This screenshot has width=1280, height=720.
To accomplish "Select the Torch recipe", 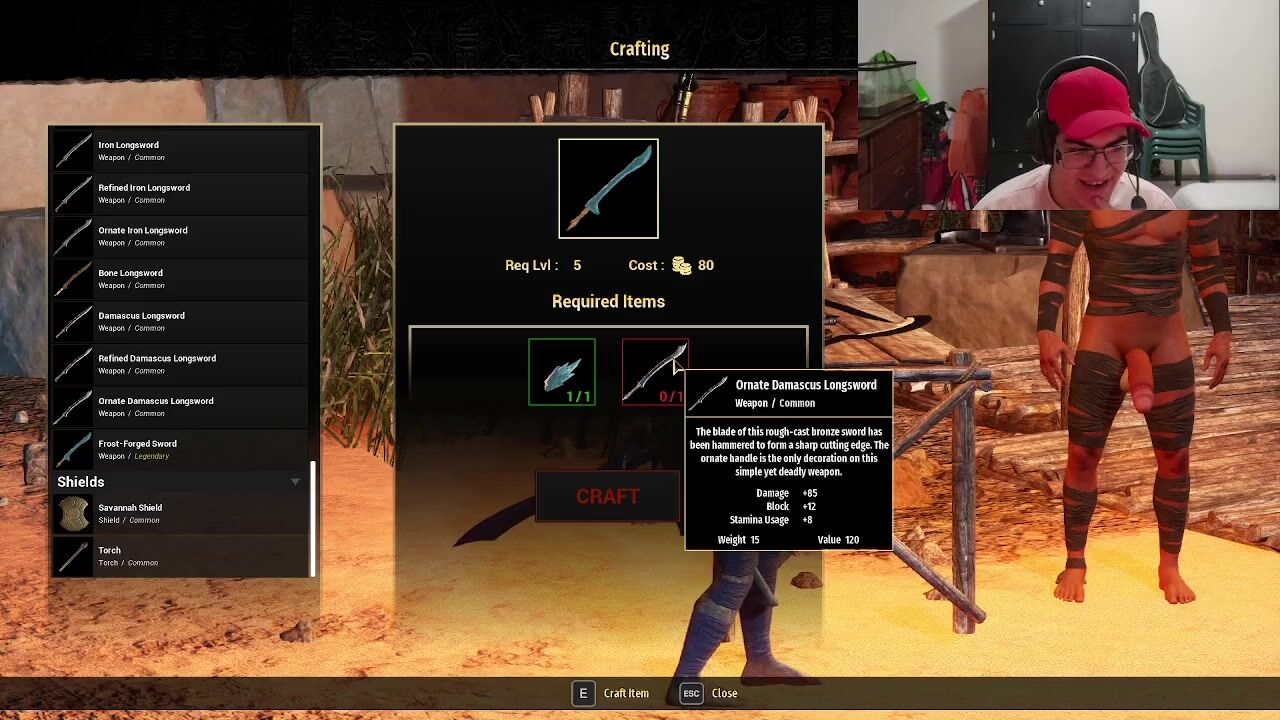I will point(180,556).
